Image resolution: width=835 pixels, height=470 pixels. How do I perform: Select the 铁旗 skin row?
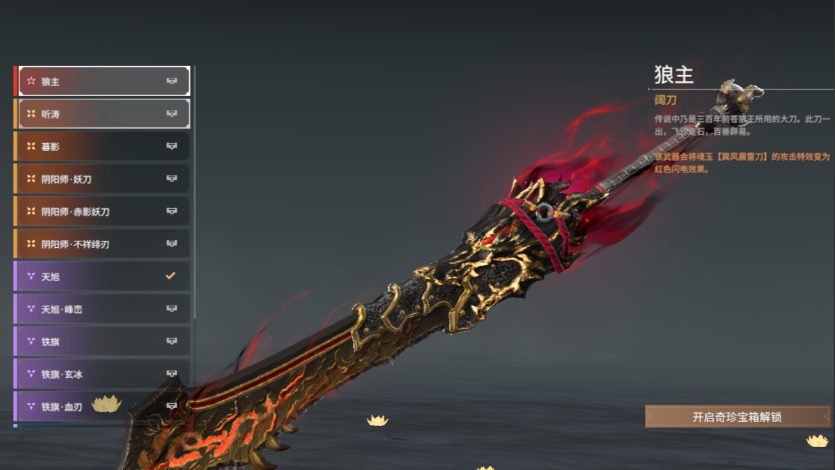[x=102, y=341]
